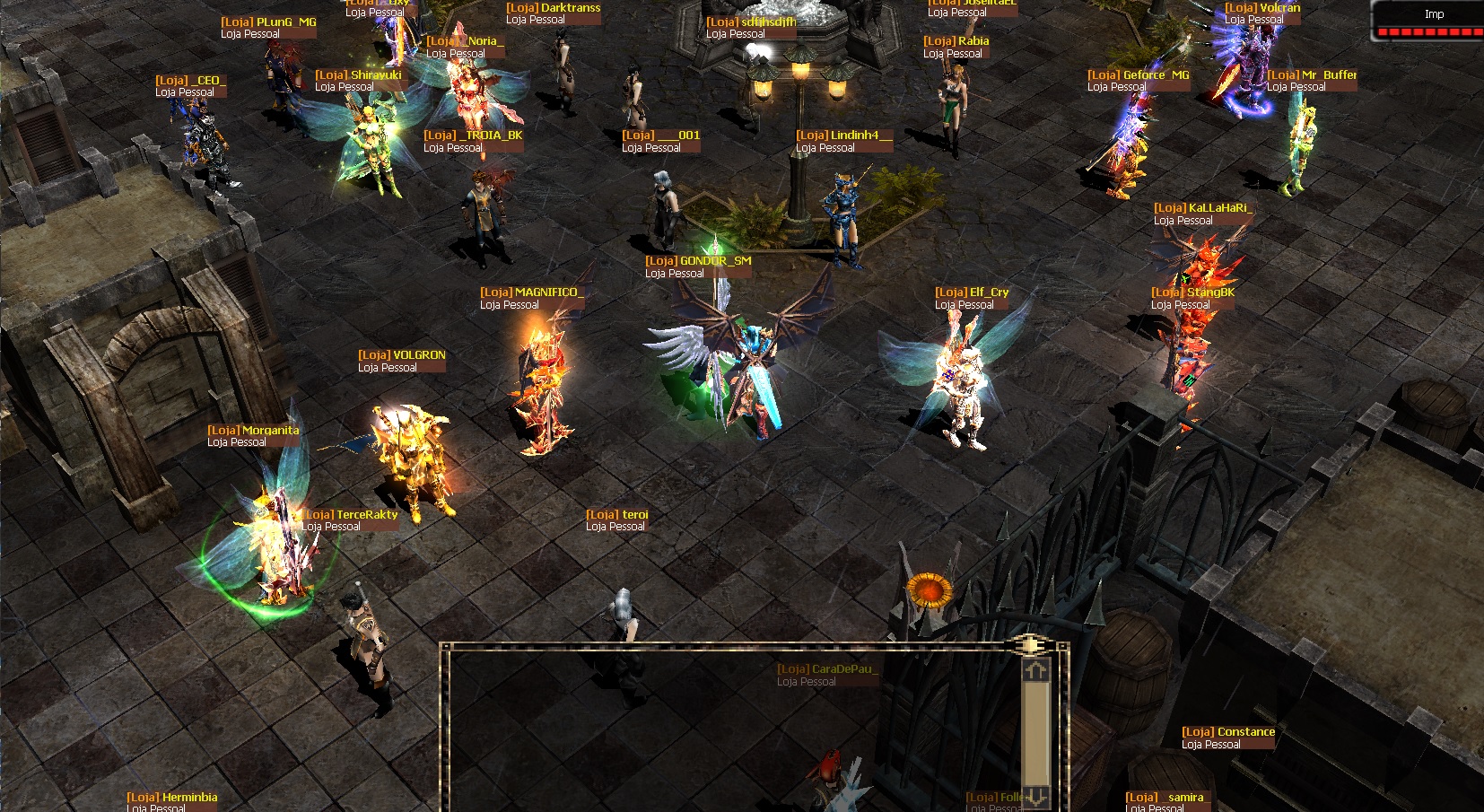
Task: Open GONDOR_SM's personal store label
Action: tap(698, 266)
